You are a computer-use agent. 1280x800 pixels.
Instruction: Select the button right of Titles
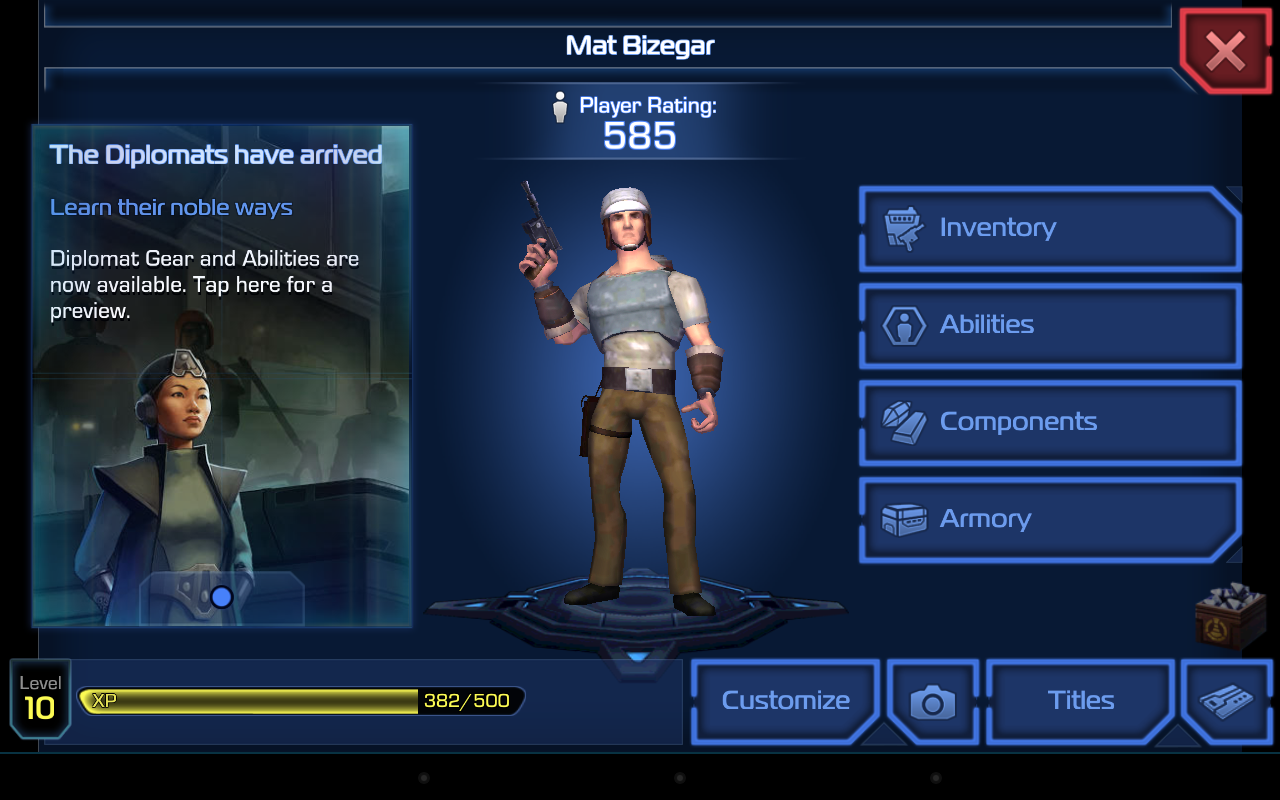pos(1225,701)
